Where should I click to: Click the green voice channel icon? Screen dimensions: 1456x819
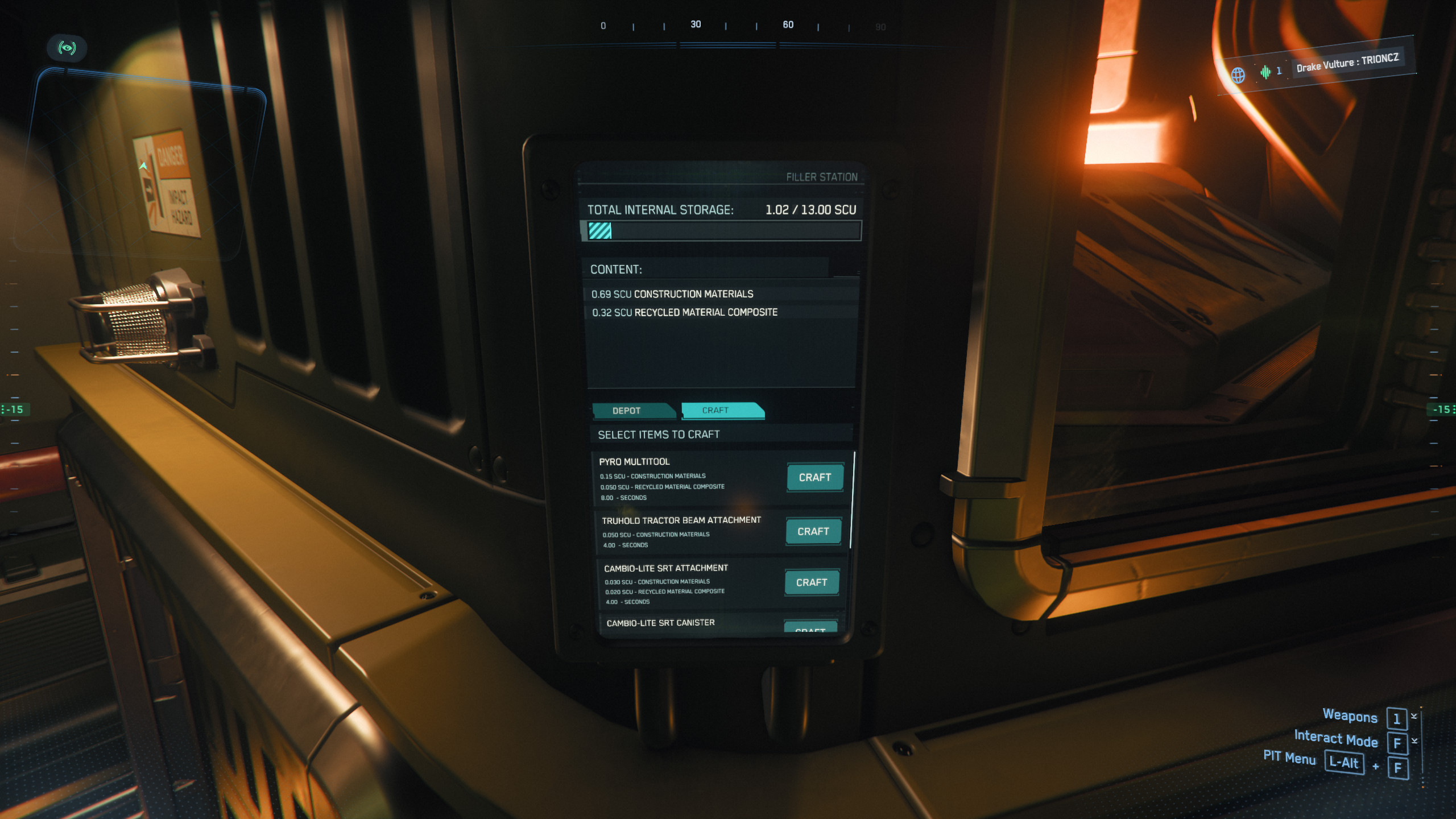pos(1265,72)
